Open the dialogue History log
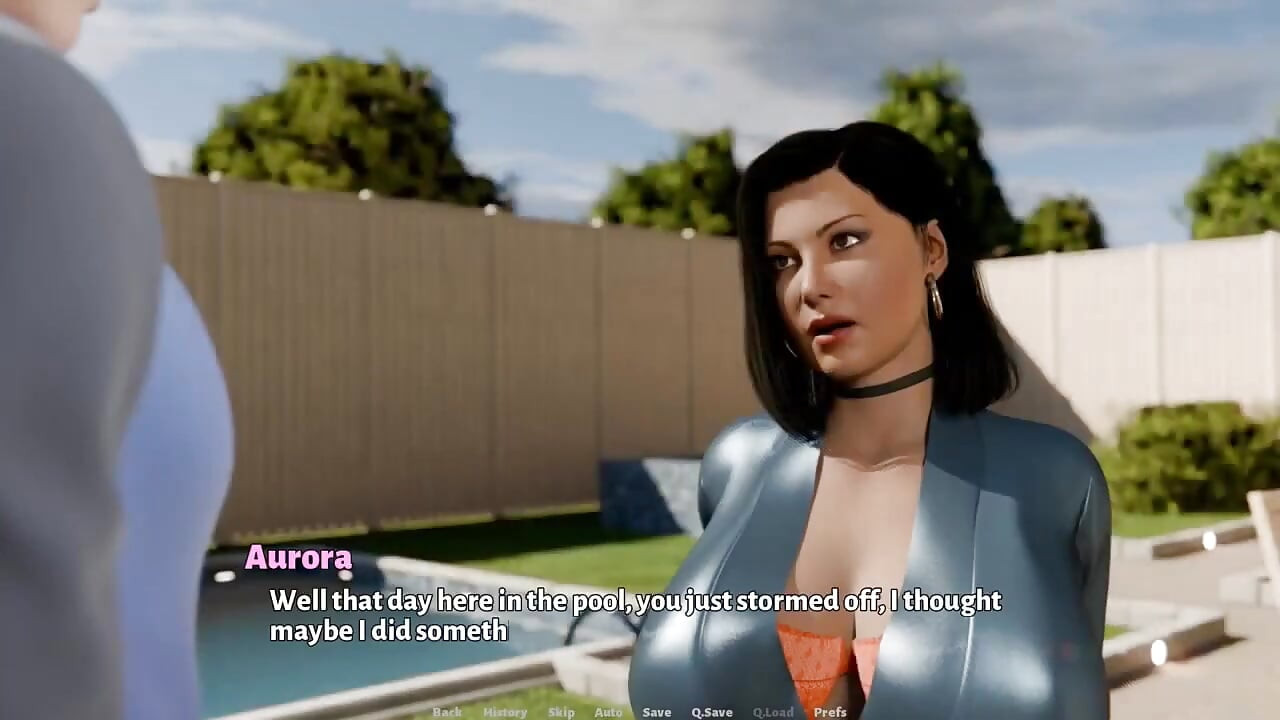 (505, 712)
